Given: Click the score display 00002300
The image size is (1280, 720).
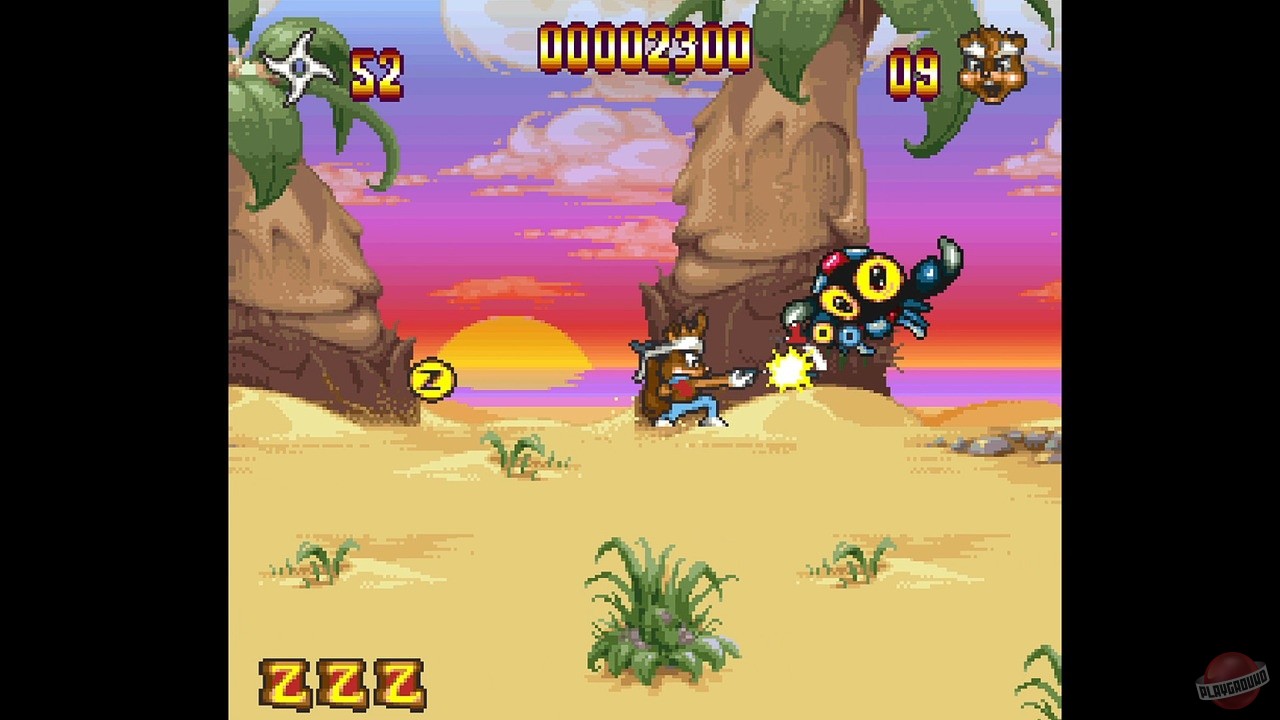Looking at the screenshot, I should pos(643,46).
